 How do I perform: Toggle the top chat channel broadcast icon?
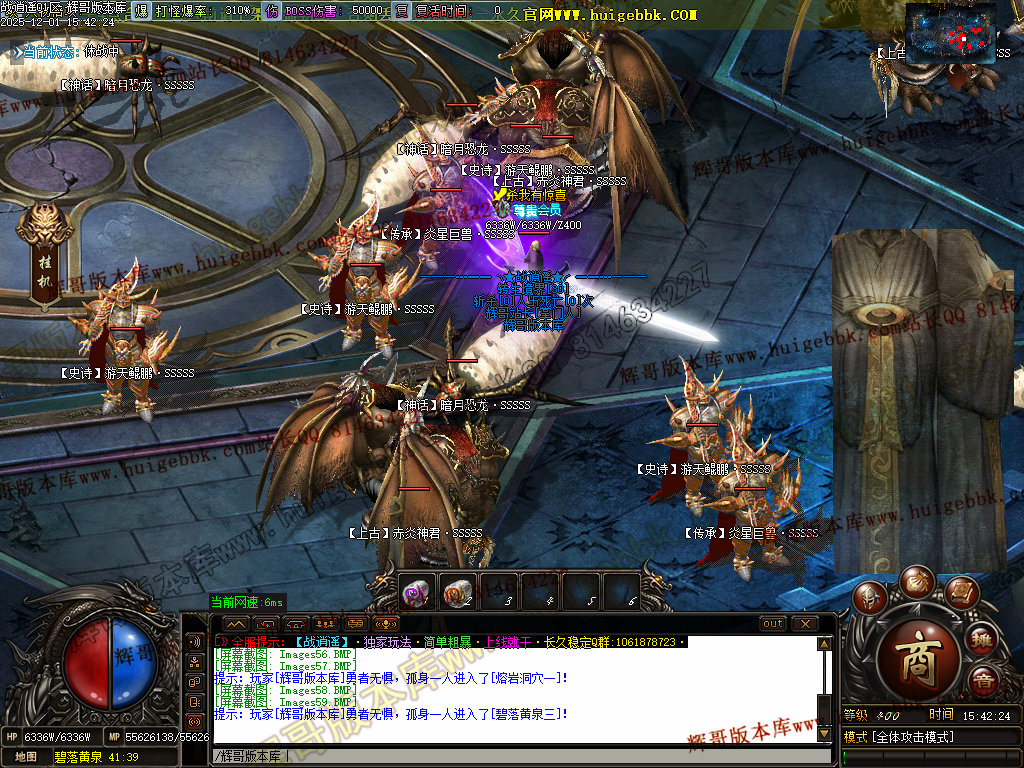194,642
